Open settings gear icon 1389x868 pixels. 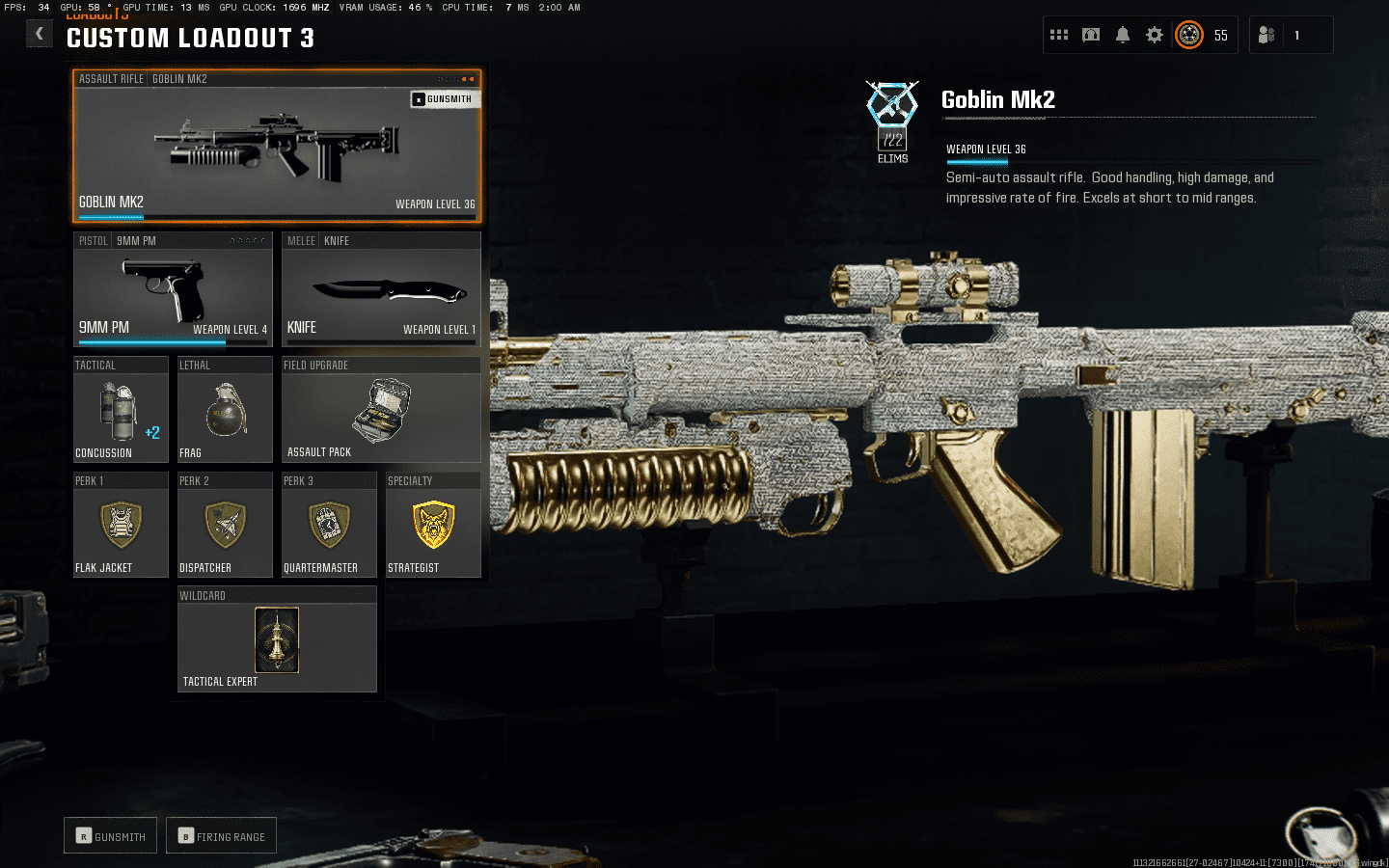[x=1155, y=36]
